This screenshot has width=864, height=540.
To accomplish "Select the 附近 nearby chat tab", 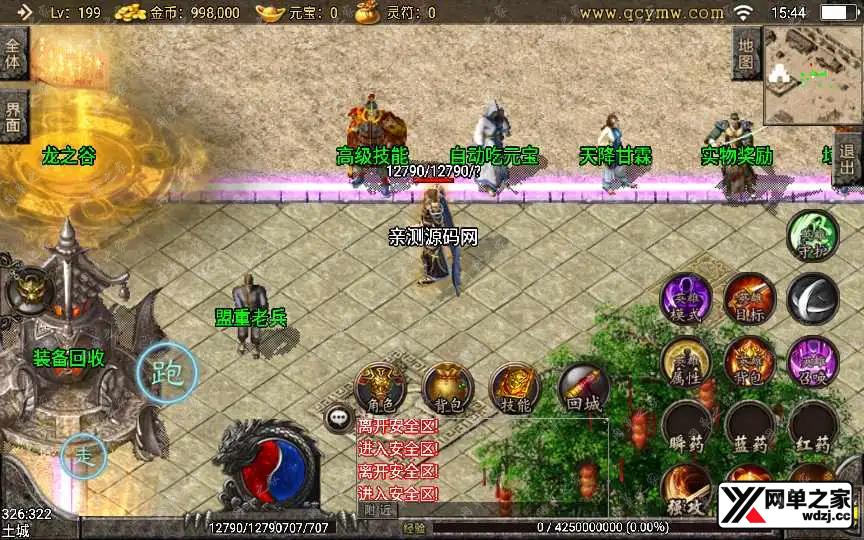I will (376, 510).
